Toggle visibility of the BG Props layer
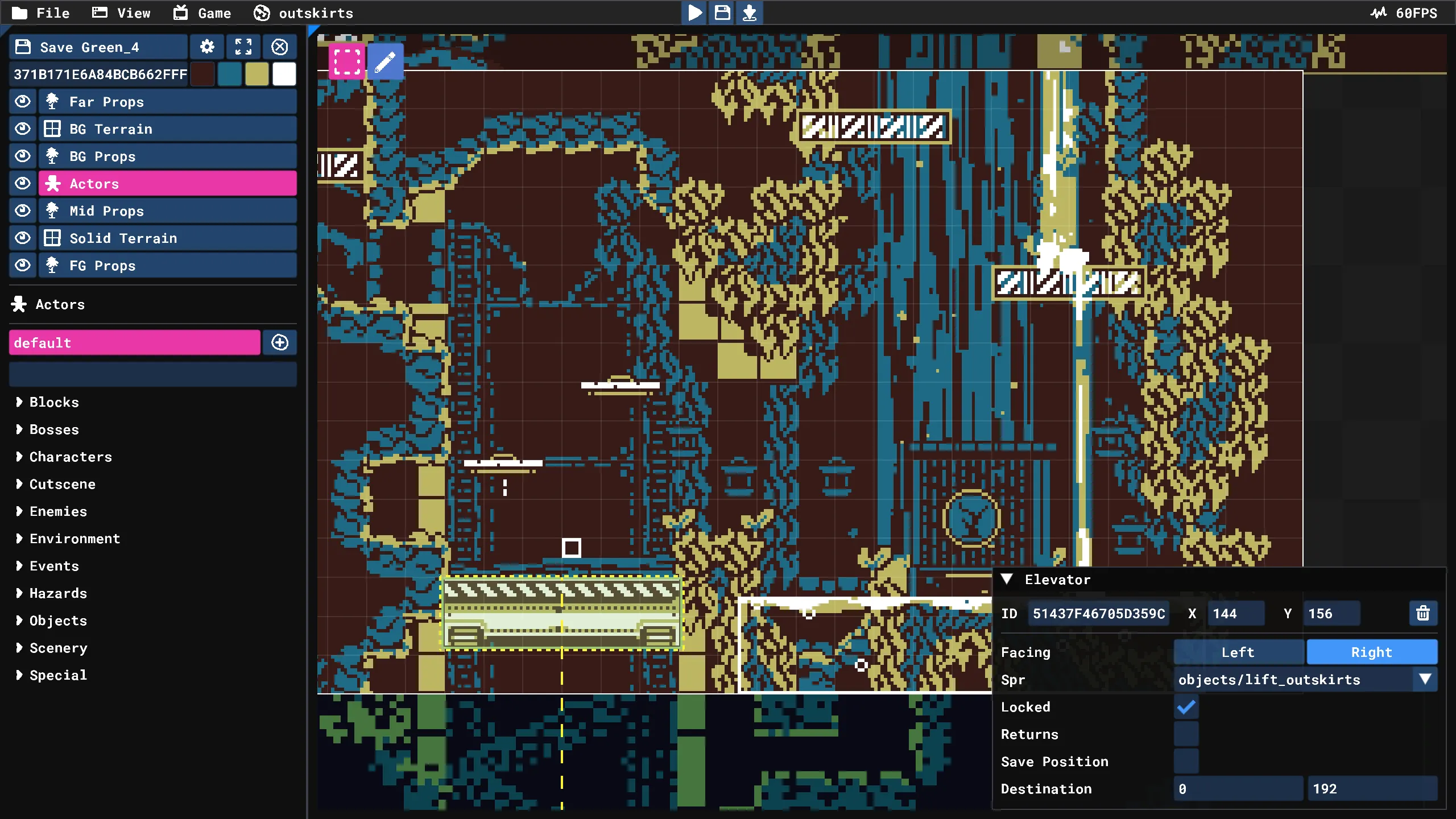Viewport: 1456px width, 819px height. [x=23, y=156]
